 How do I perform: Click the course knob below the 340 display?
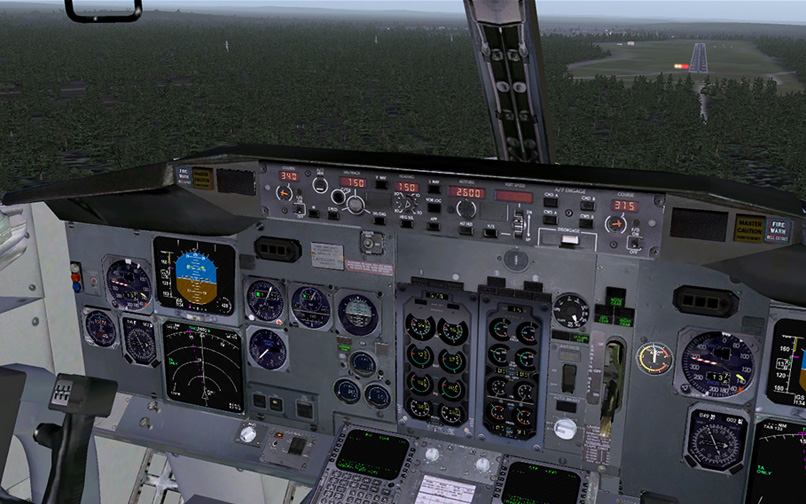[284, 194]
